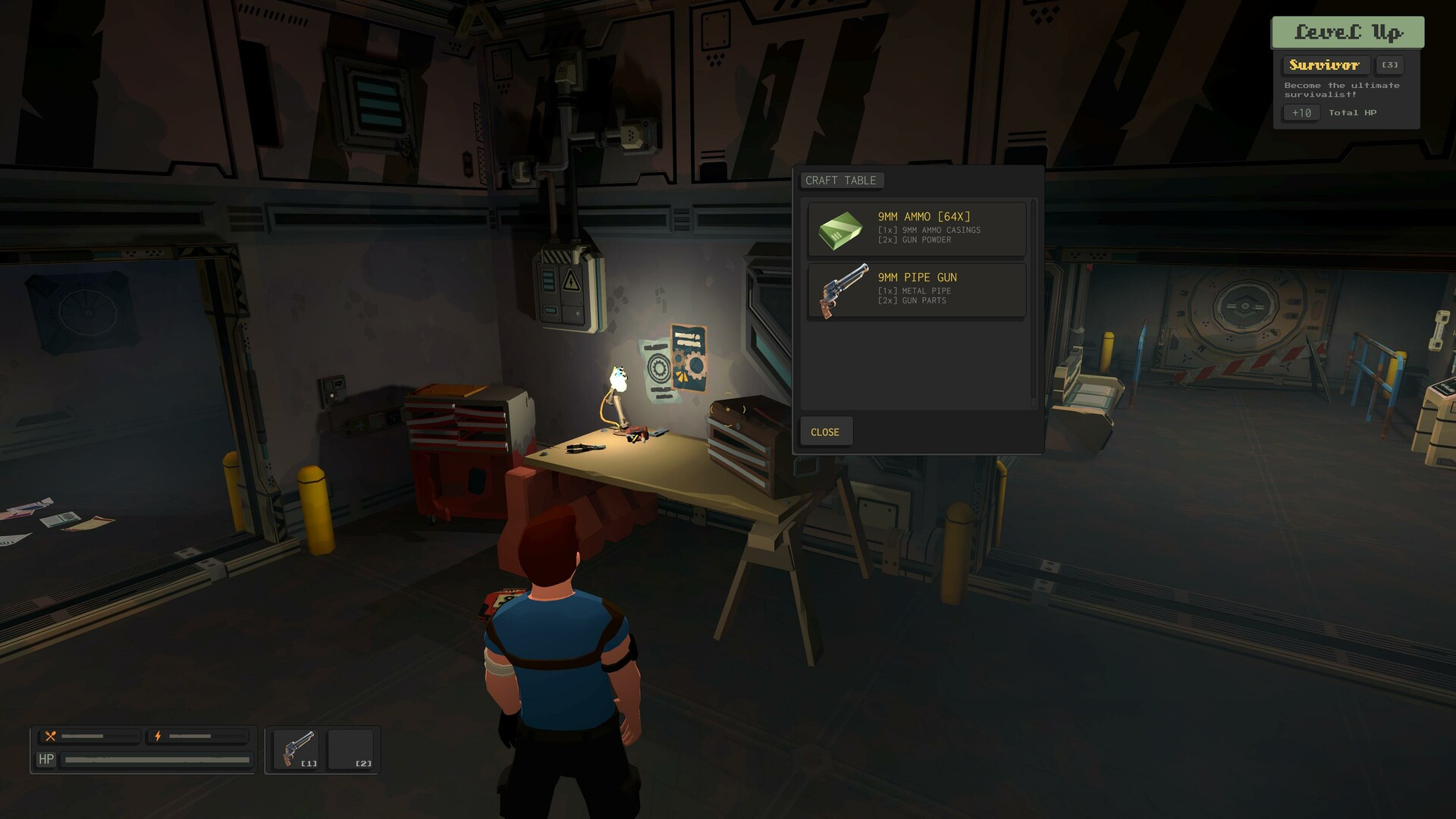Close the Craft Table window
The height and width of the screenshot is (819, 1456).
825,431
